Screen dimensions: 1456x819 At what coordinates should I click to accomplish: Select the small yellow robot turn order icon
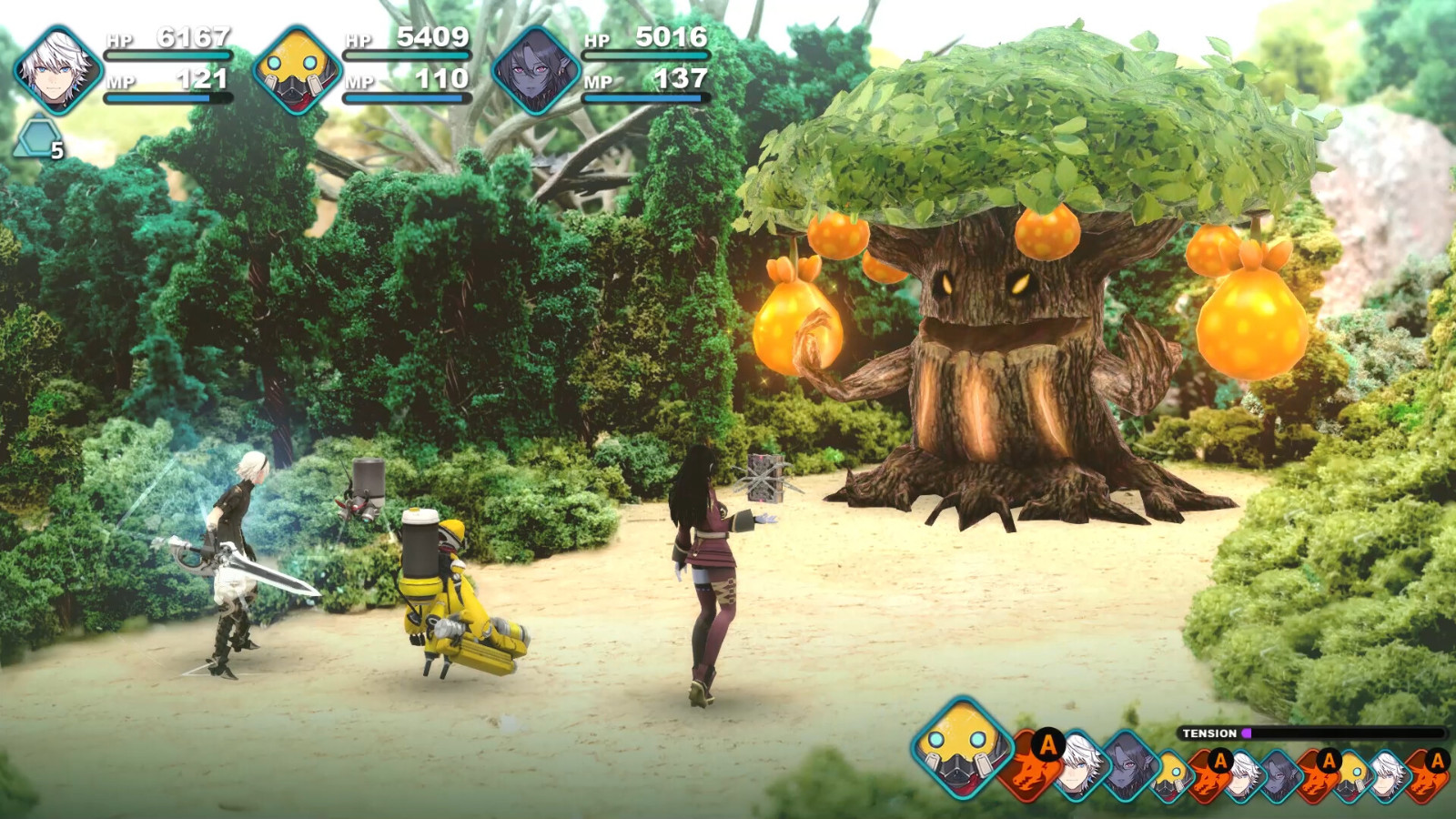click(1171, 773)
